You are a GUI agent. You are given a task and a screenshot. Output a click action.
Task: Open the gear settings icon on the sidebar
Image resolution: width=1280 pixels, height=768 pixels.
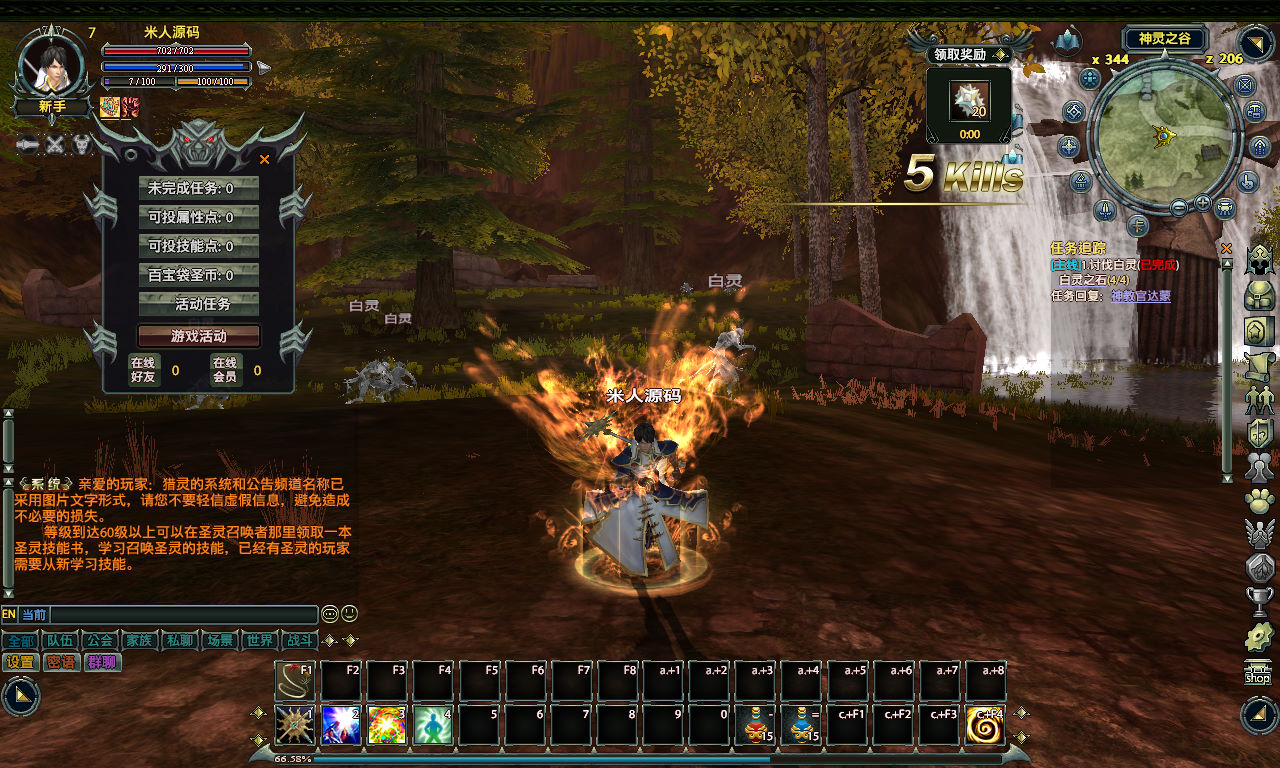click(x=1258, y=637)
